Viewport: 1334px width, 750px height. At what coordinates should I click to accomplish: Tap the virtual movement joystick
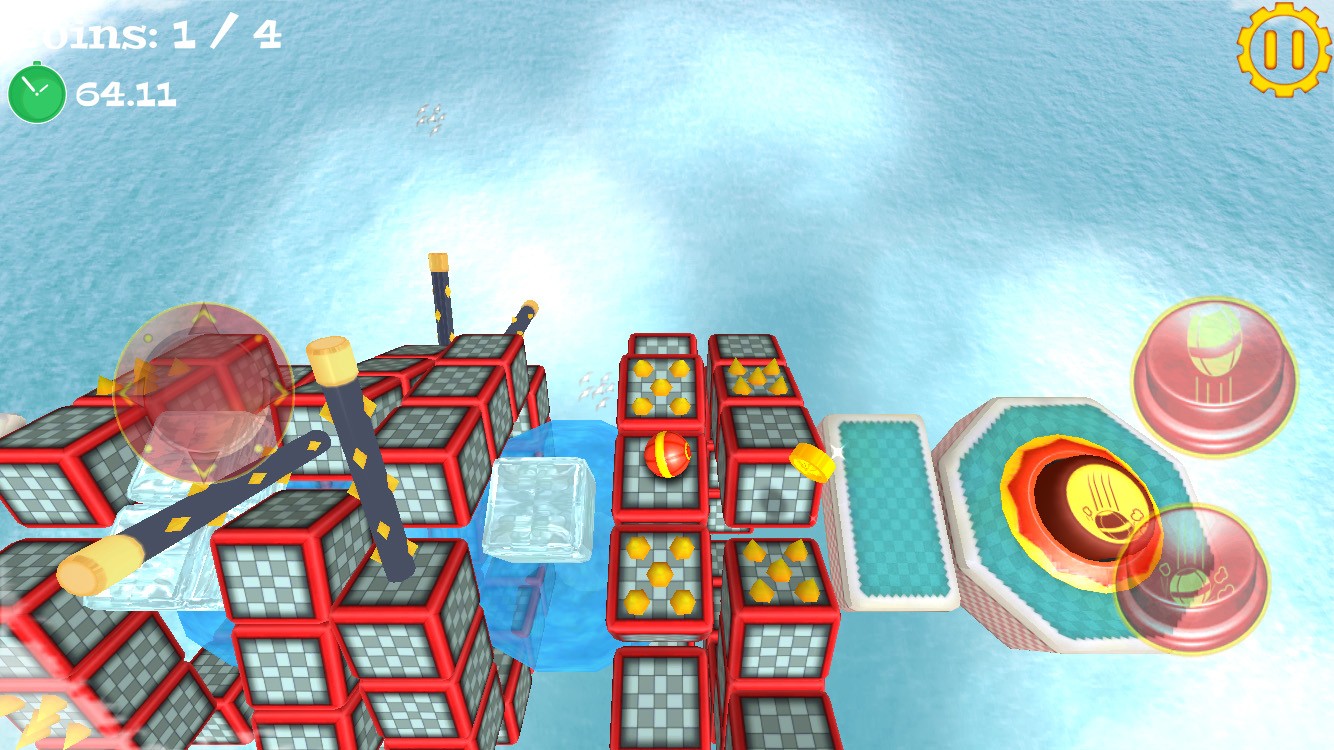click(203, 393)
